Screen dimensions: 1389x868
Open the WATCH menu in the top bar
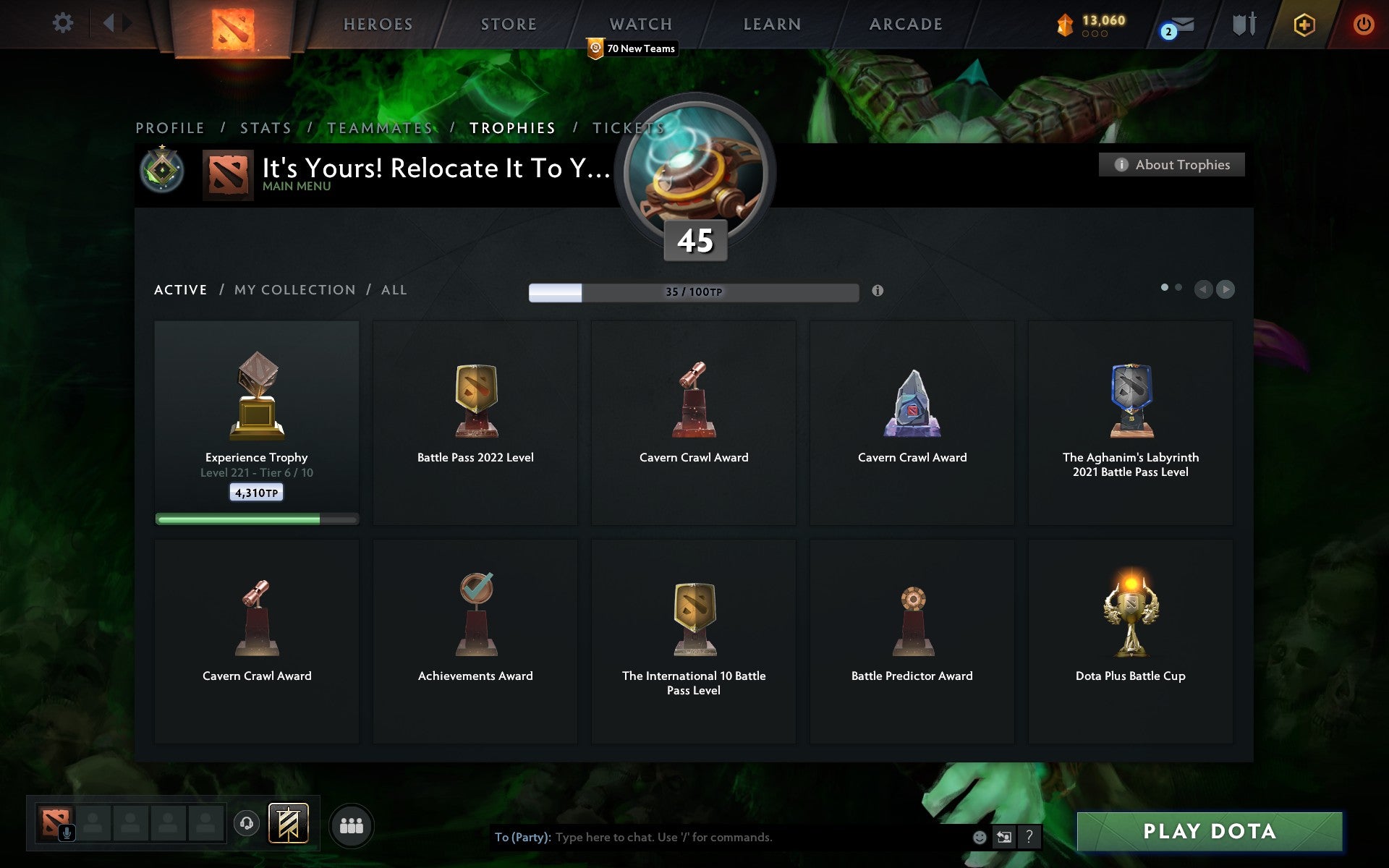point(640,24)
